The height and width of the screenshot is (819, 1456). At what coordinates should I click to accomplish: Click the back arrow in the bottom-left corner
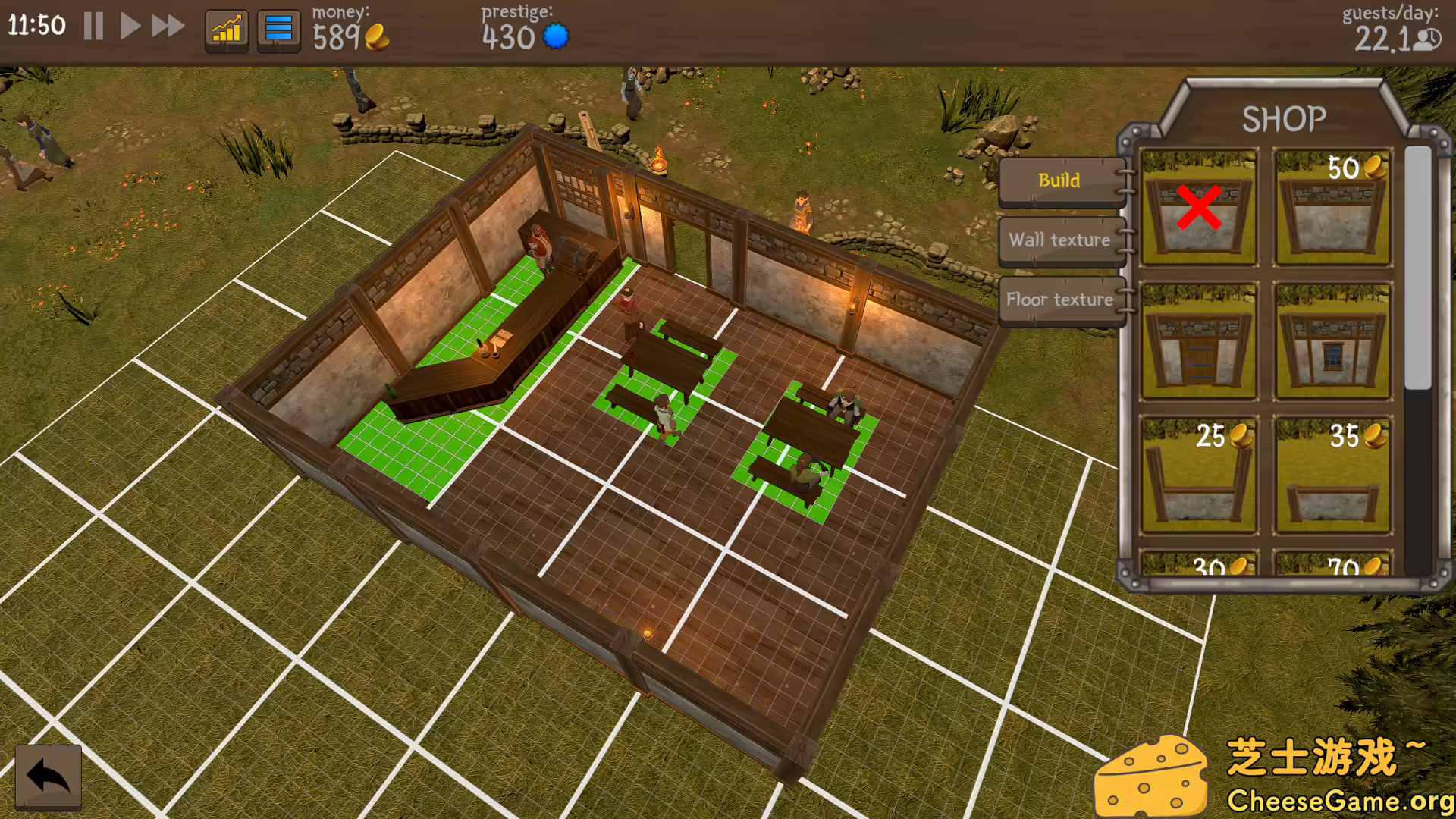coord(47,774)
